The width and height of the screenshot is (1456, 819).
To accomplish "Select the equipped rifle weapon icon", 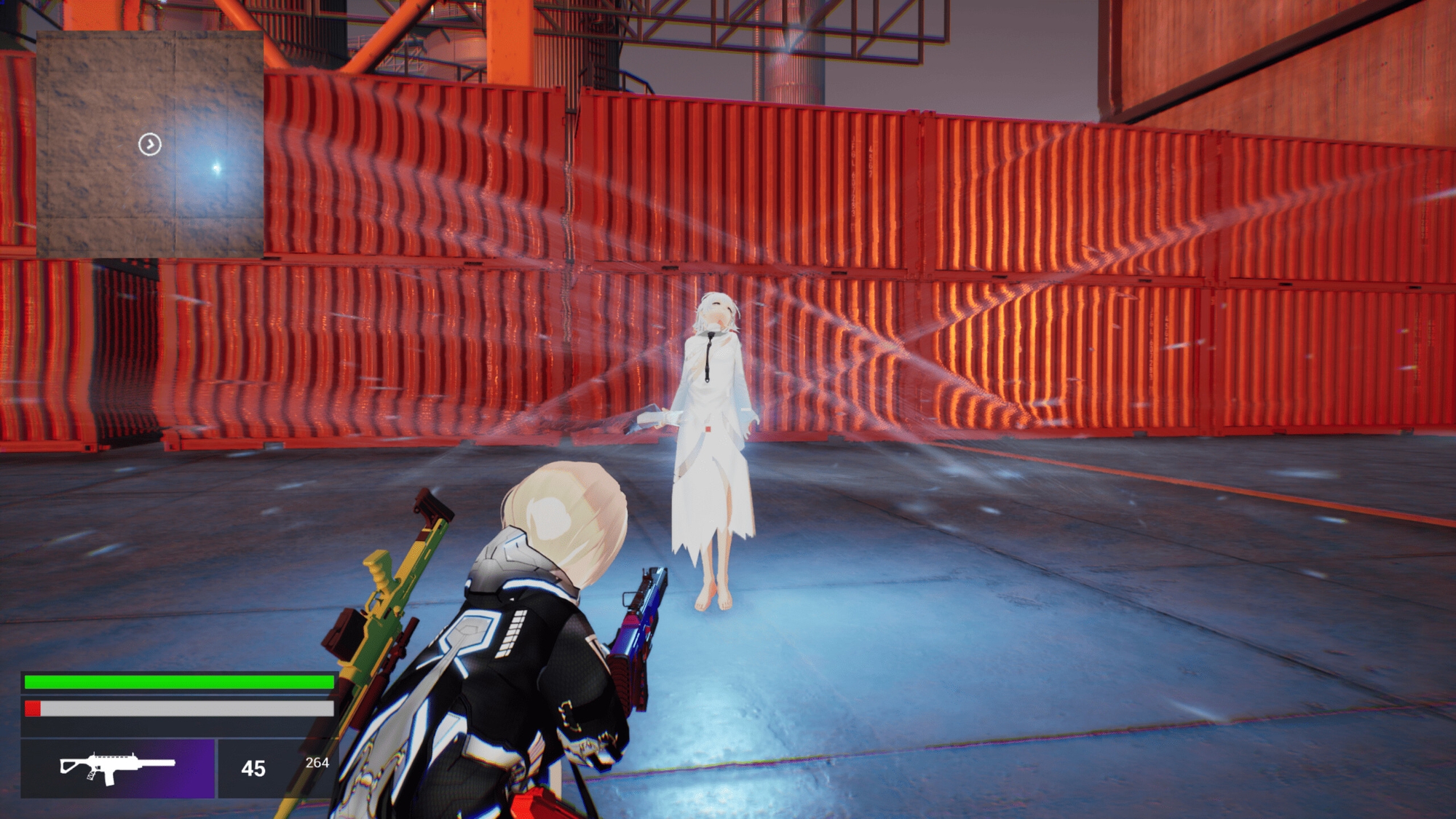I will coord(117,768).
